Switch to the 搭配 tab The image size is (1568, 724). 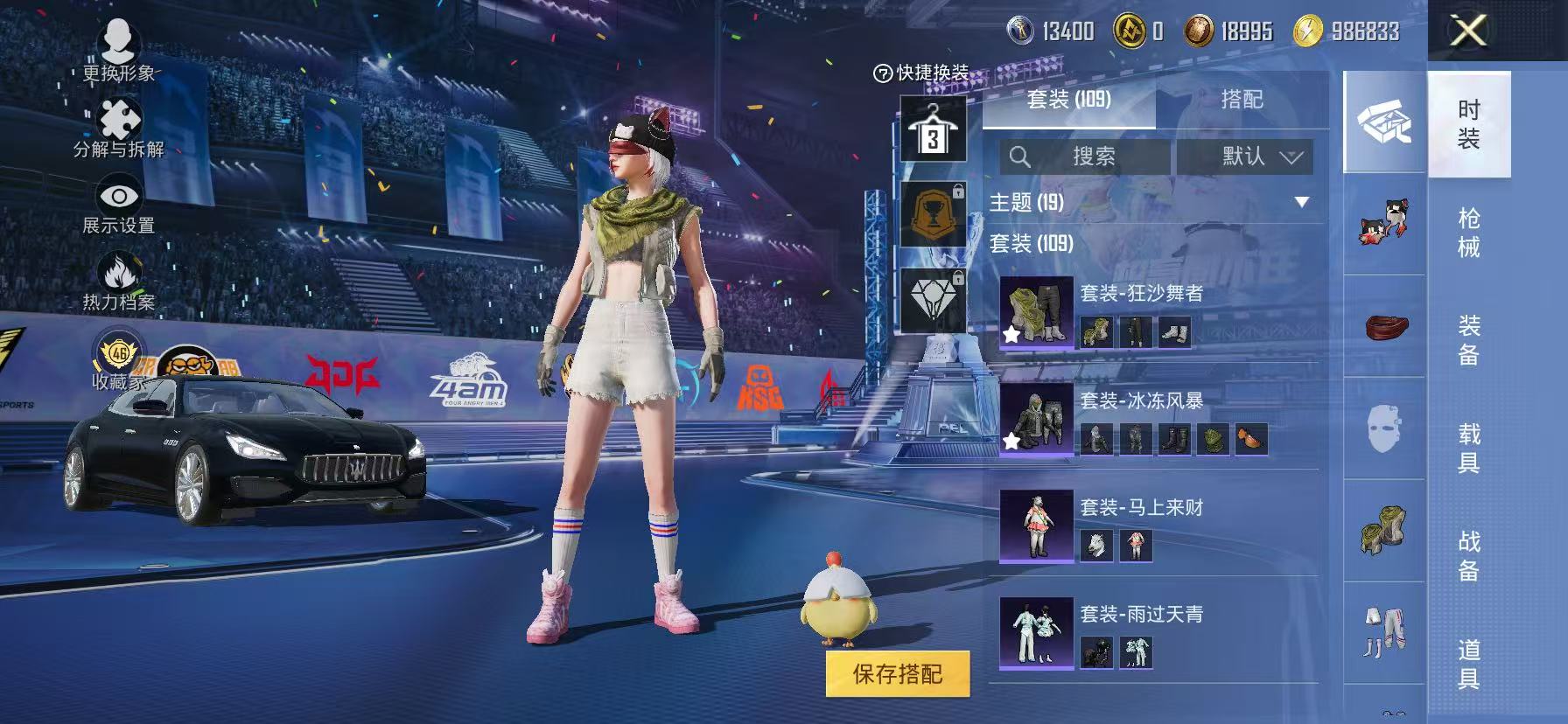1244,101
